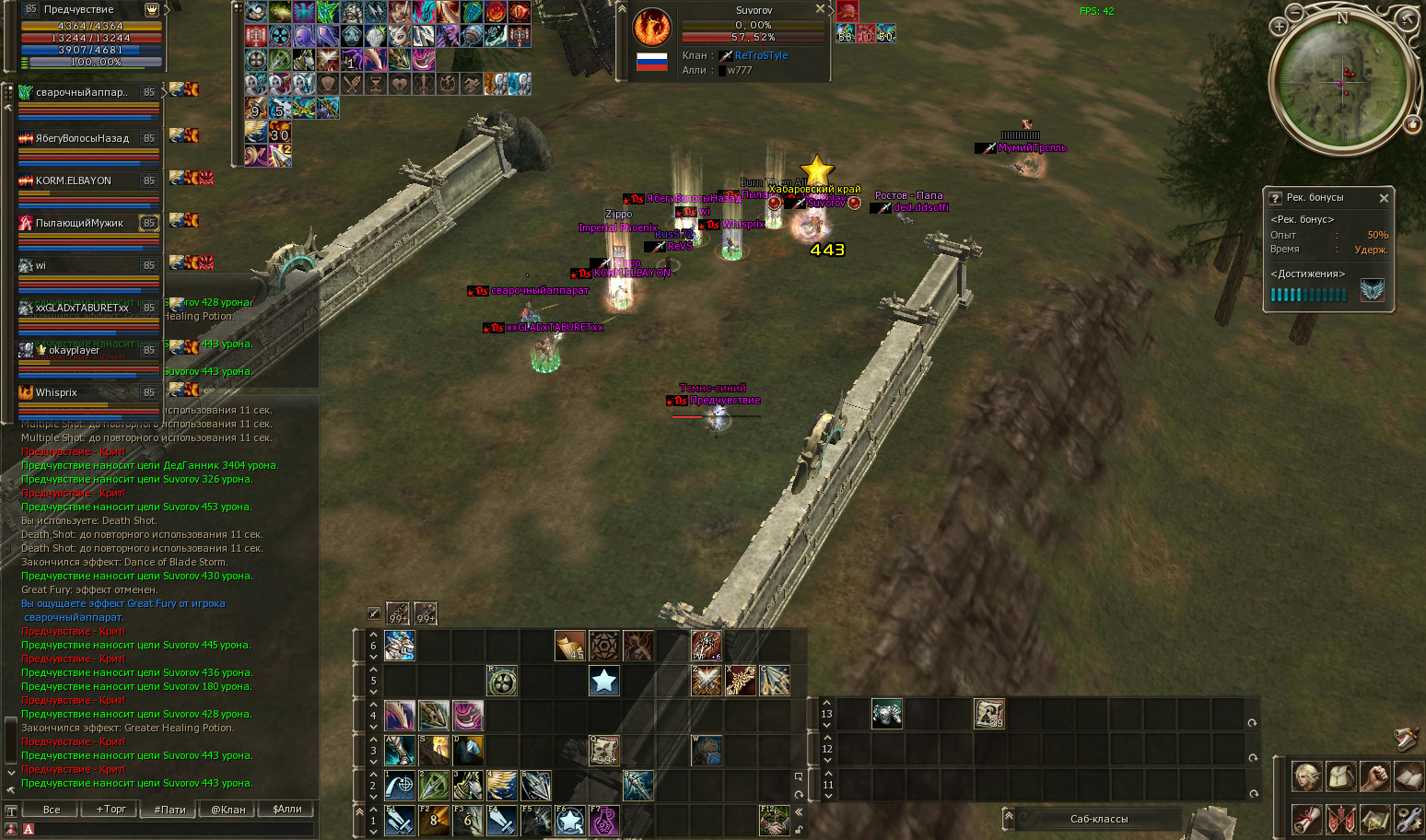Toggle the crossed-swords icon beside the quick slots
The height and width of the screenshot is (840, 1426).
[373, 612]
